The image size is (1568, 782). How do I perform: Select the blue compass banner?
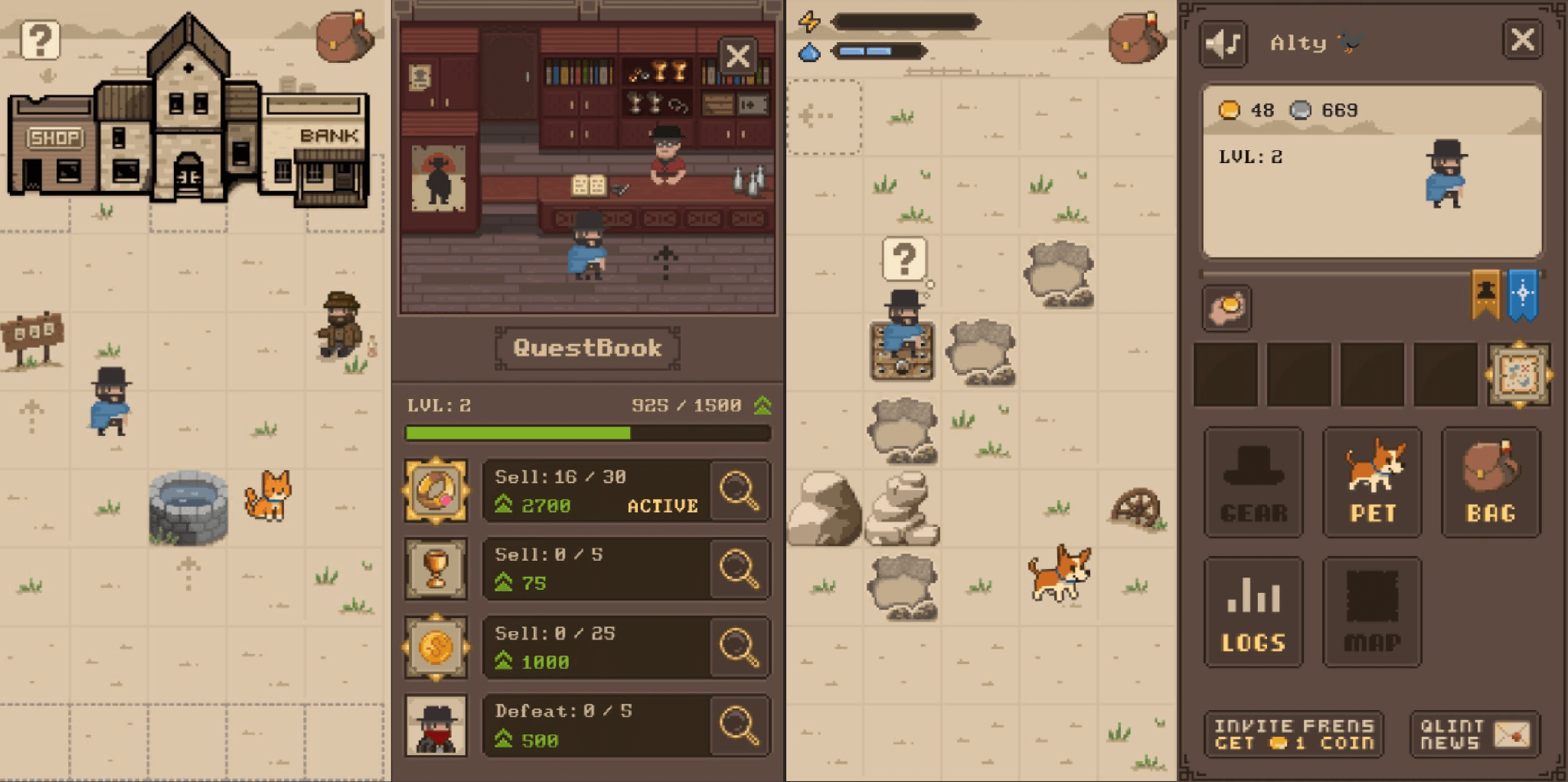[1522, 294]
